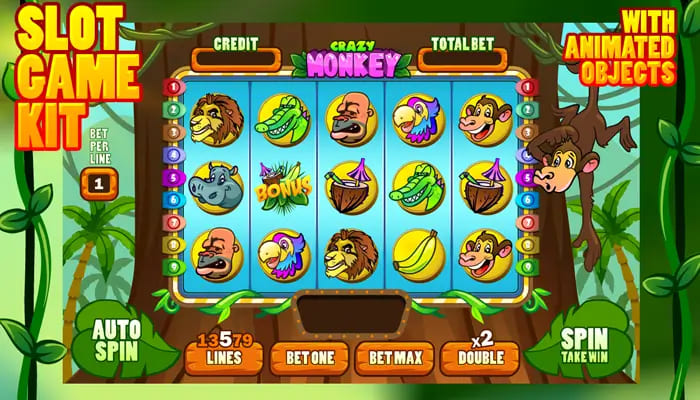
Task: Spin the reels with the Spin button
Action: (585, 340)
